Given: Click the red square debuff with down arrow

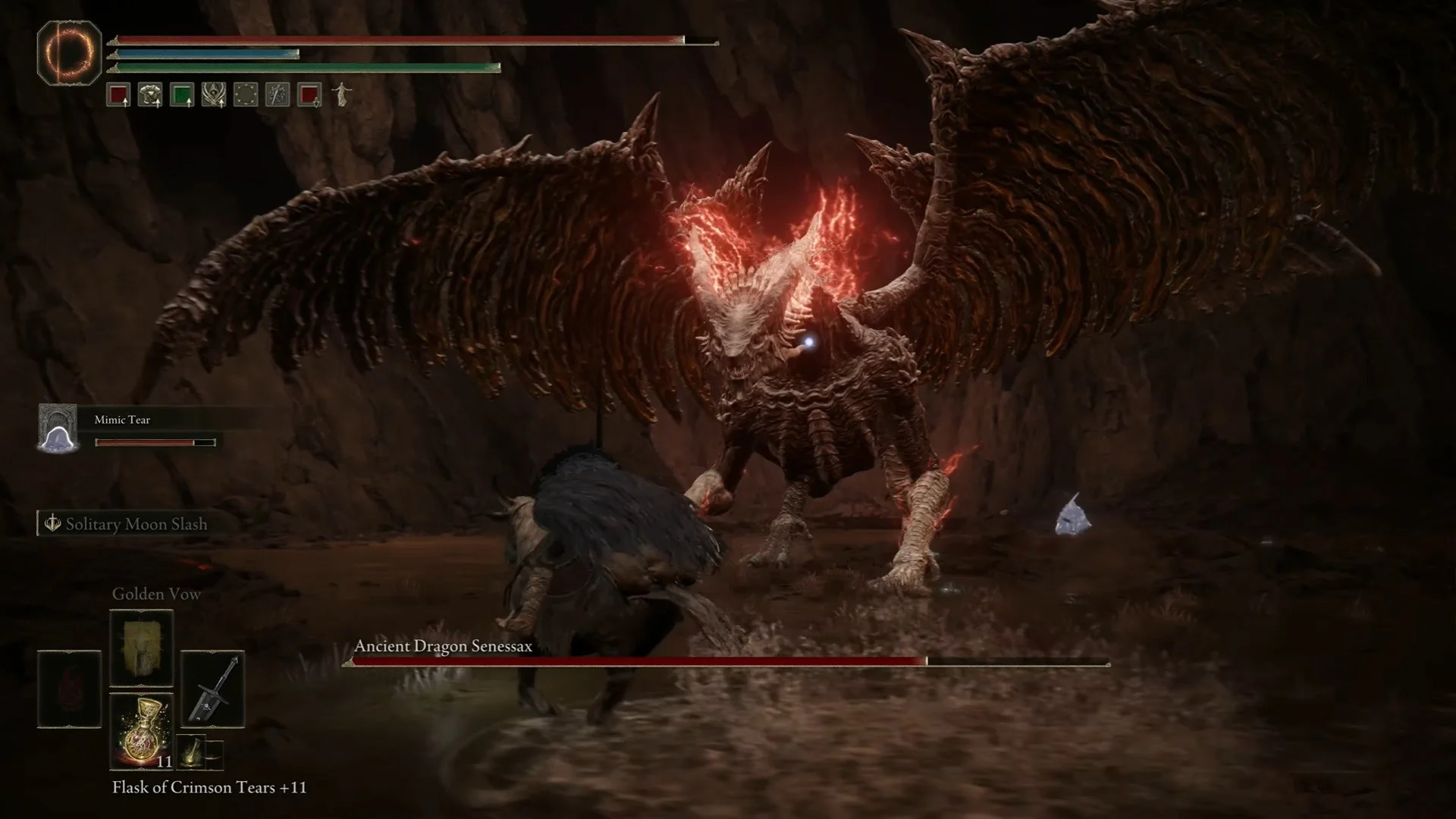Looking at the screenshot, I should pos(309,96).
